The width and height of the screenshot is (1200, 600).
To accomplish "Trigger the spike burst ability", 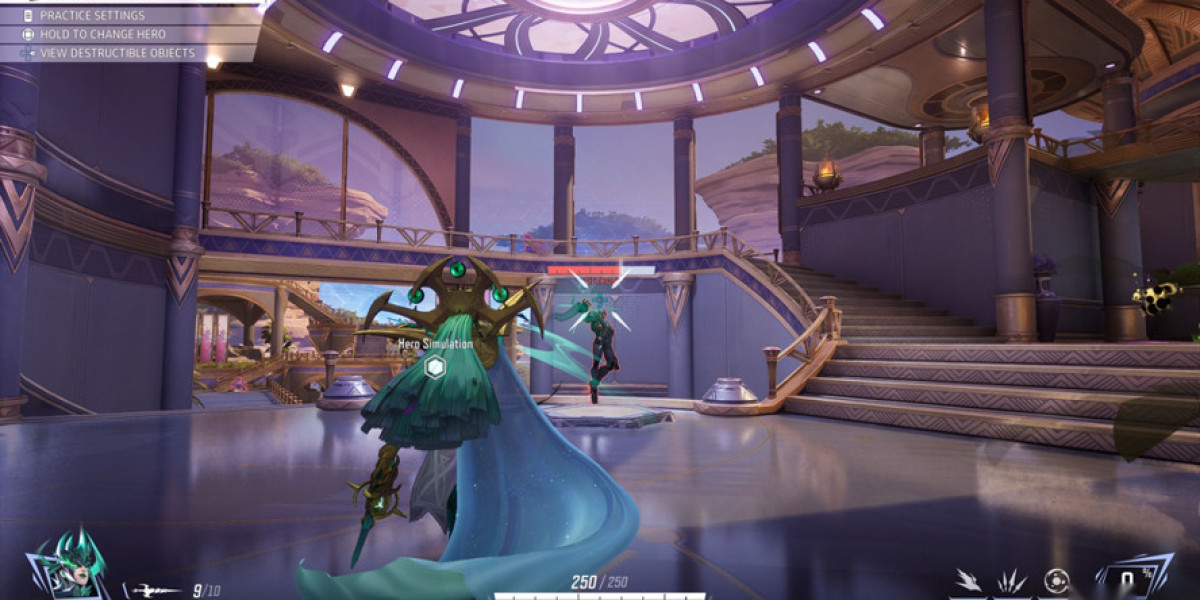I will point(1010,581).
